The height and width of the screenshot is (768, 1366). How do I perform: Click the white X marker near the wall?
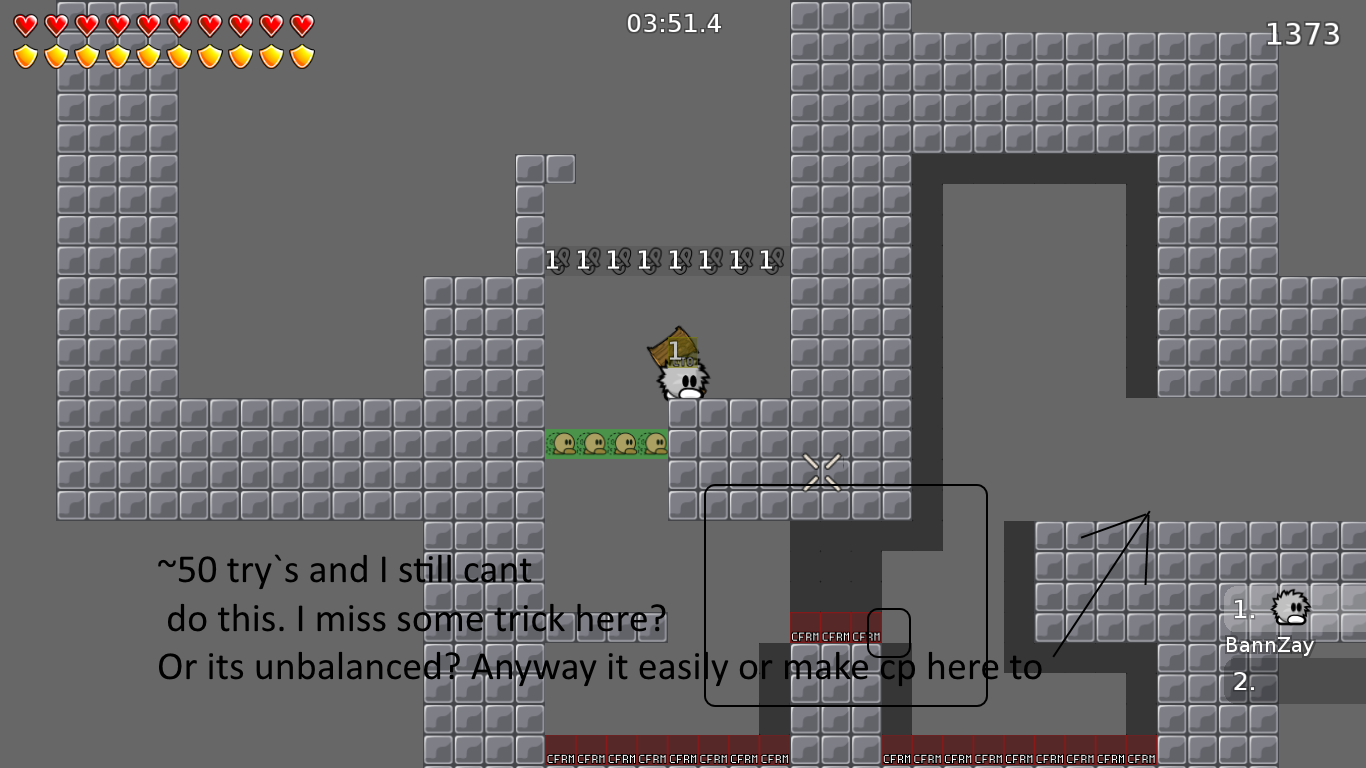[x=820, y=471]
